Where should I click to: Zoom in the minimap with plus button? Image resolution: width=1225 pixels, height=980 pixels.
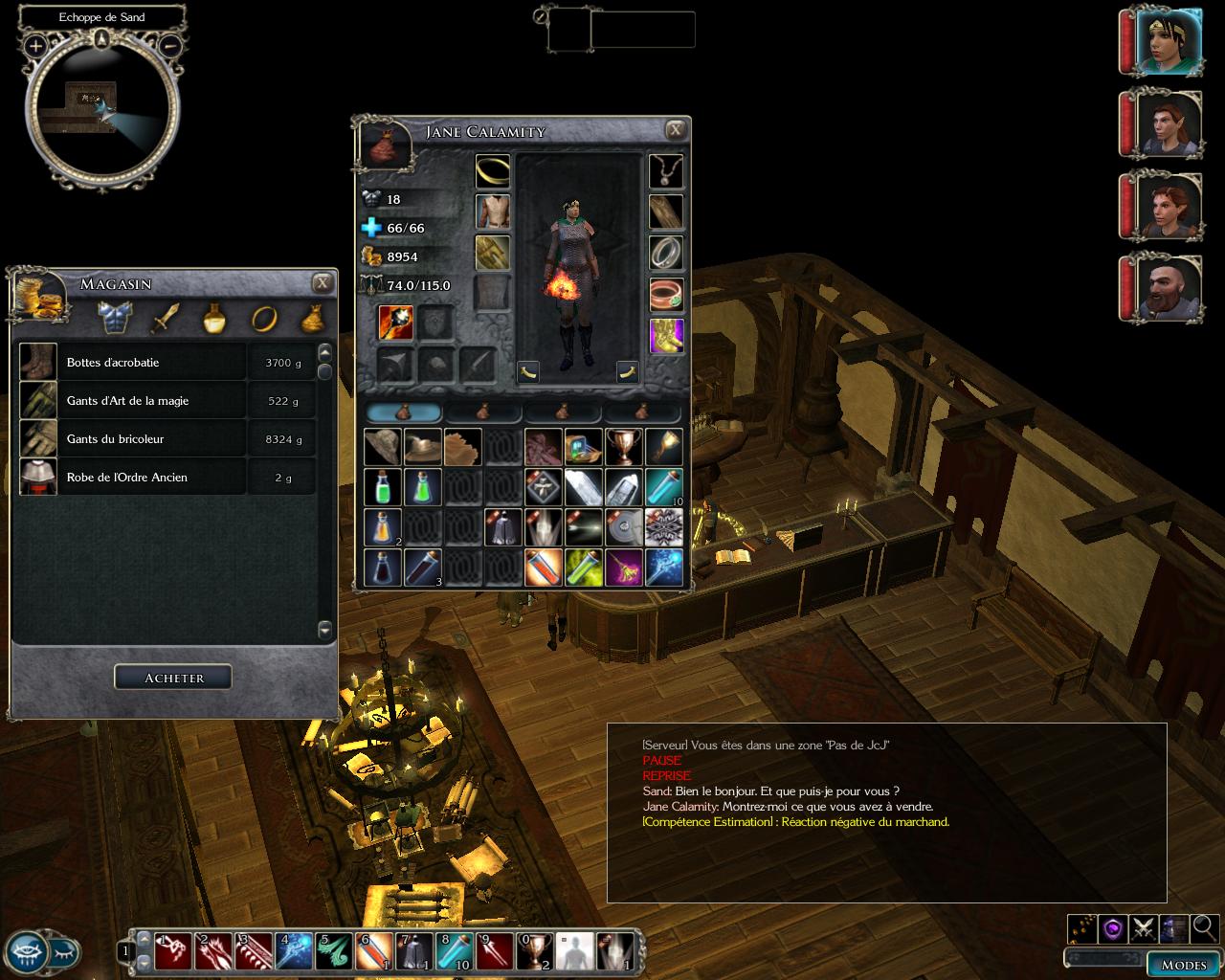click(35, 45)
